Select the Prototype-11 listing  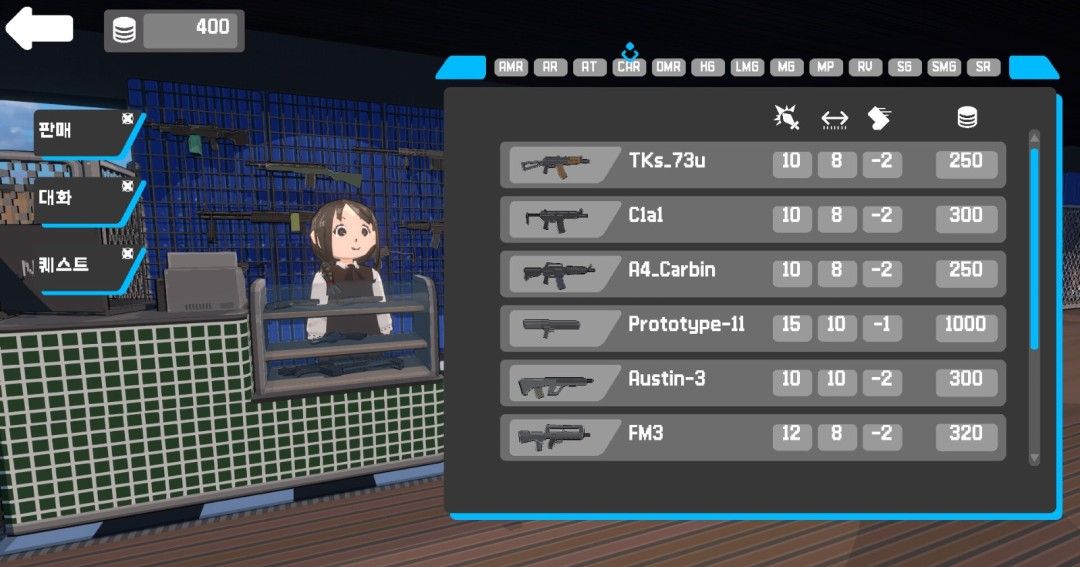click(752, 328)
